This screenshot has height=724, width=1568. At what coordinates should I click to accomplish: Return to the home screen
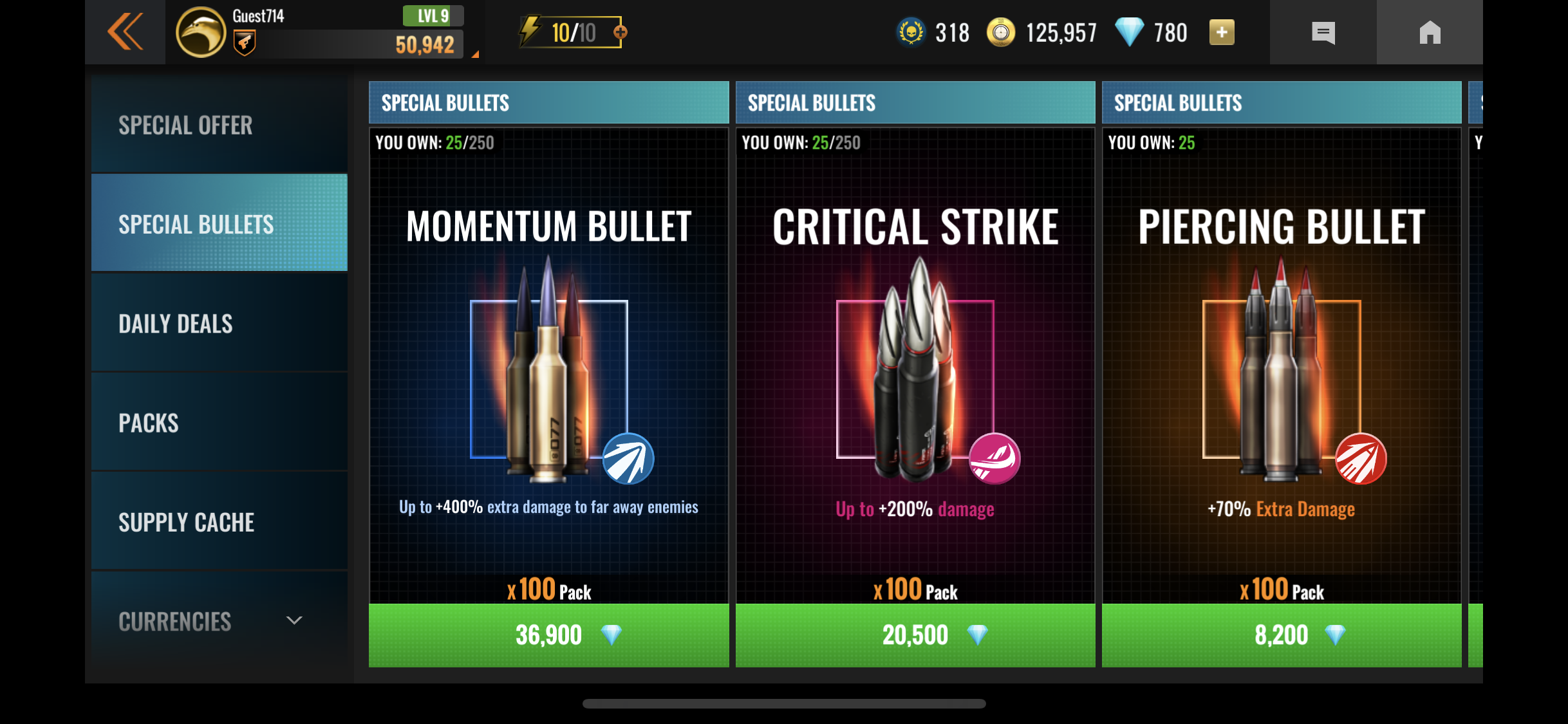pyautogui.click(x=1430, y=32)
